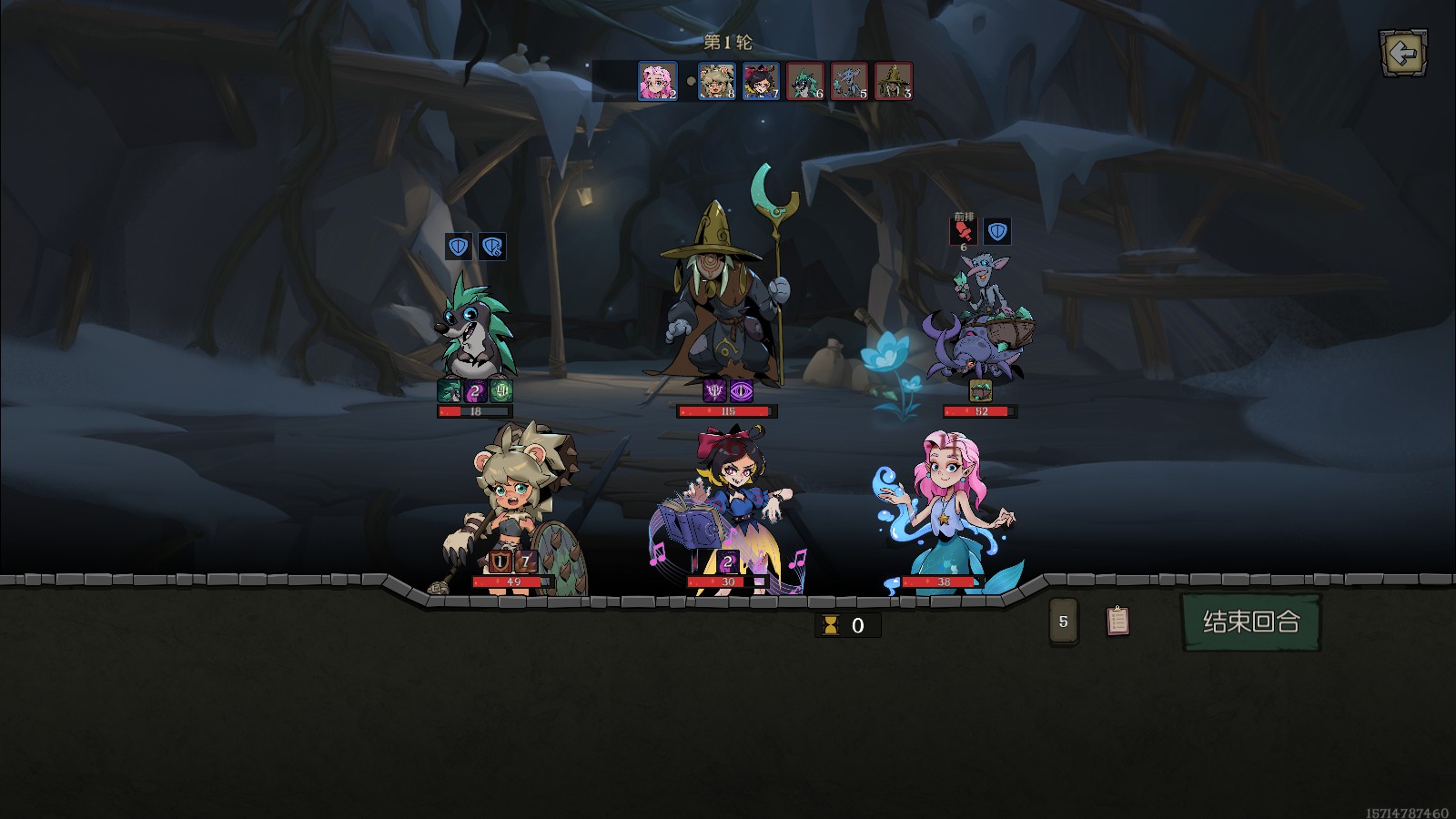Inspect the witch girl's purple swirl status icon

coord(727,561)
